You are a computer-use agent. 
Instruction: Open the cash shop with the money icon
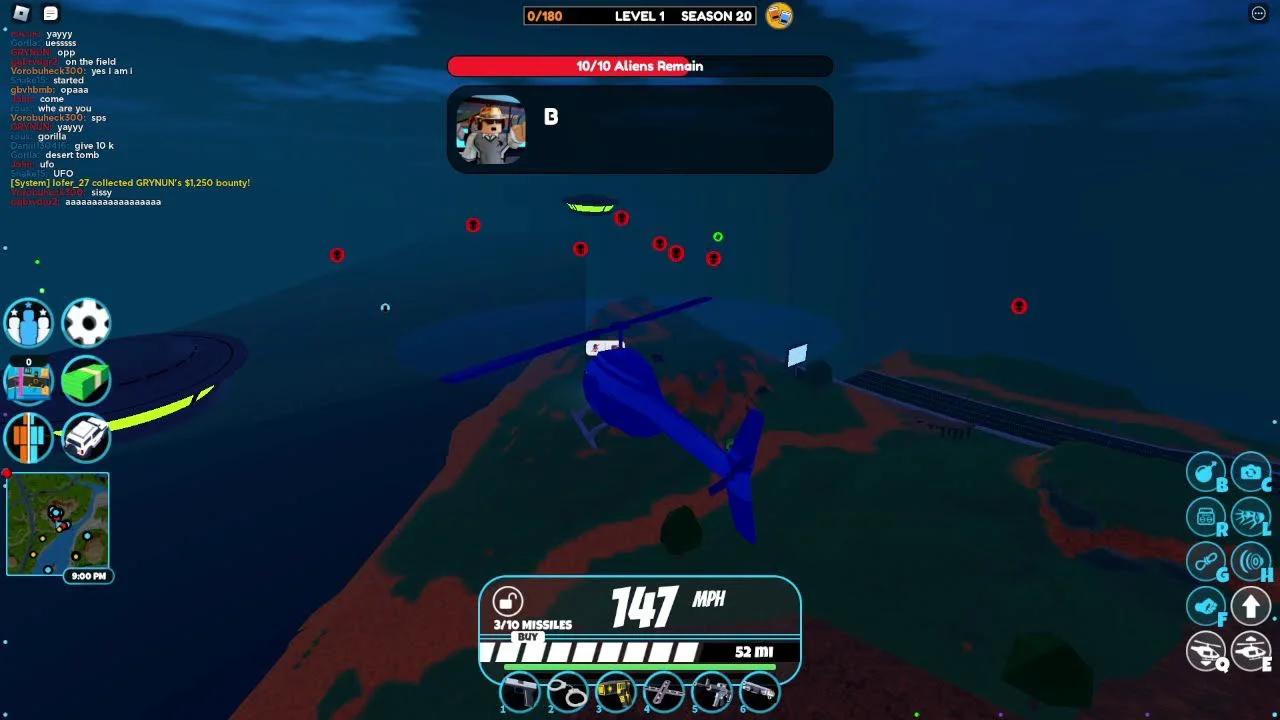[86, 381]
